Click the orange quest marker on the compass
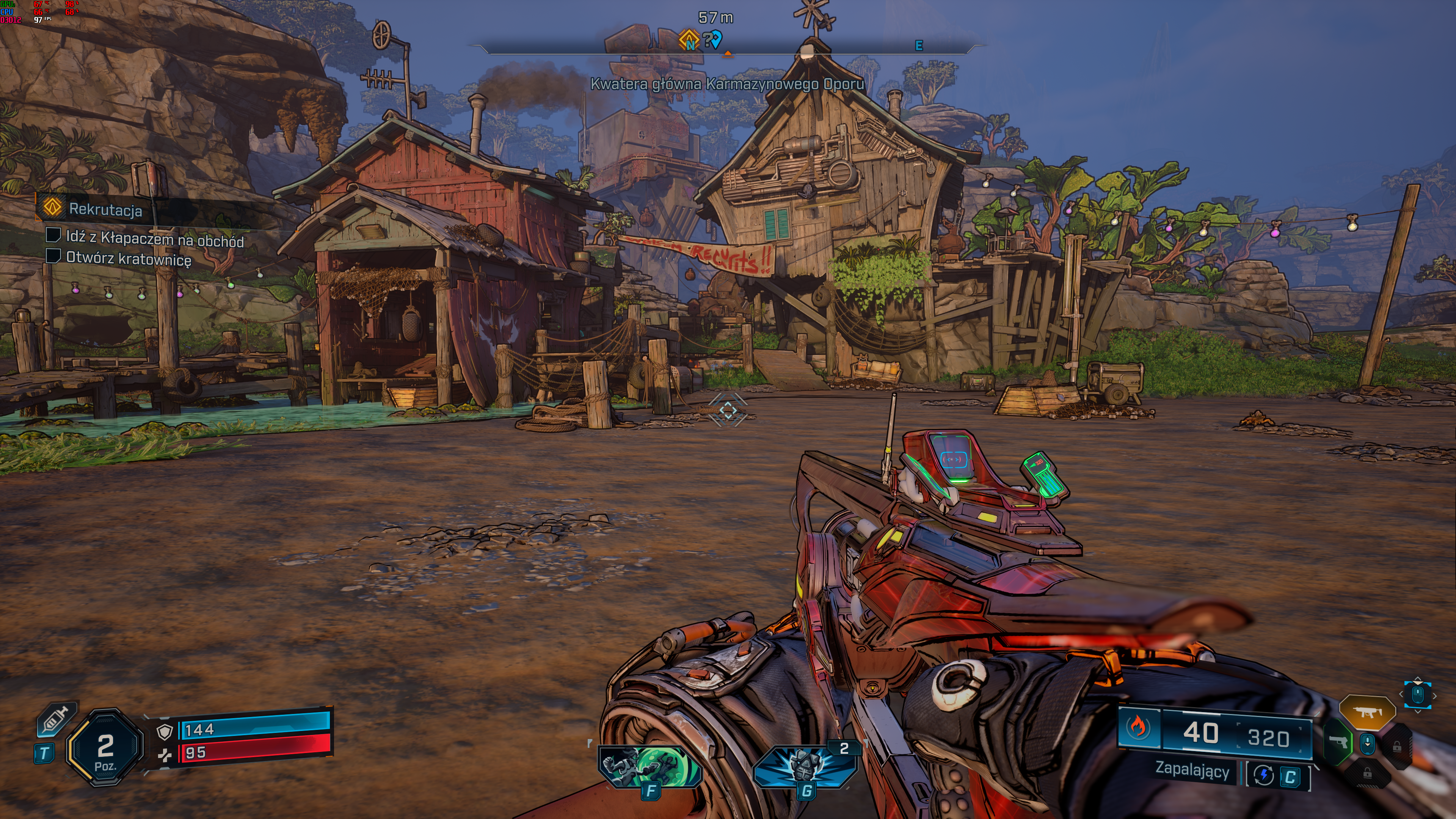 (x=689, y=40)
